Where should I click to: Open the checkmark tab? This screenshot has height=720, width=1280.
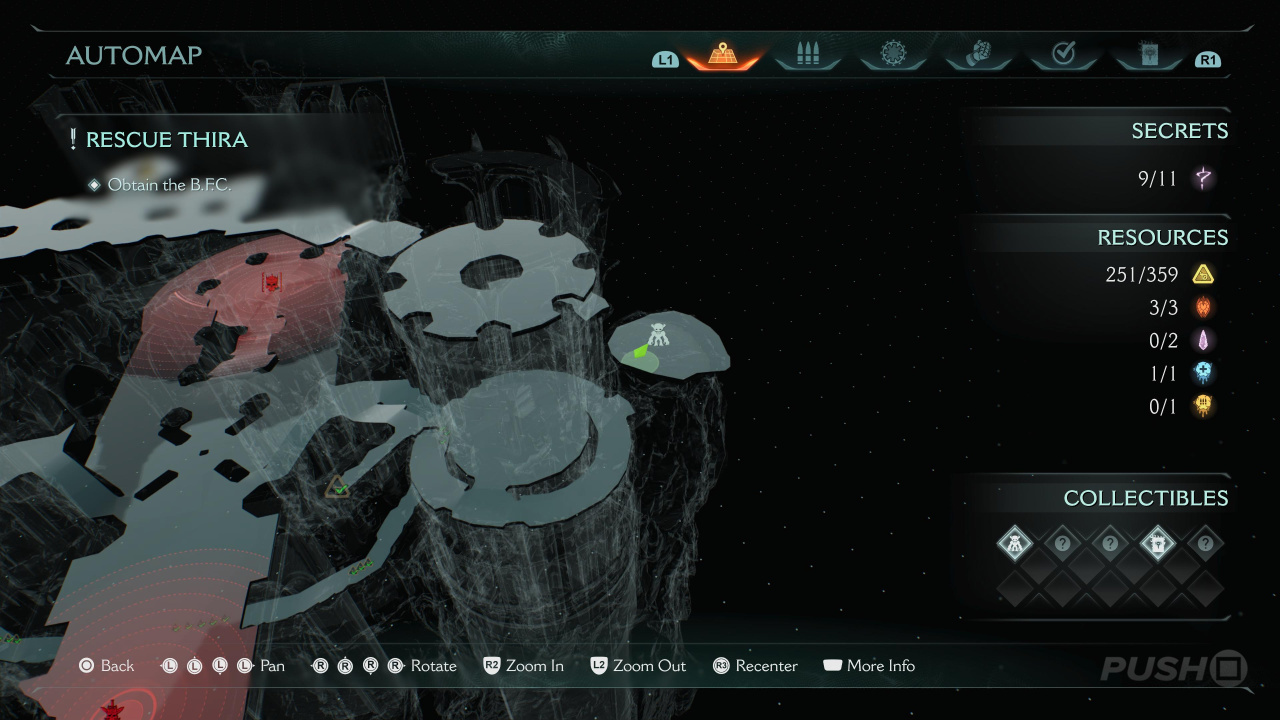(x=1063, y=55)
